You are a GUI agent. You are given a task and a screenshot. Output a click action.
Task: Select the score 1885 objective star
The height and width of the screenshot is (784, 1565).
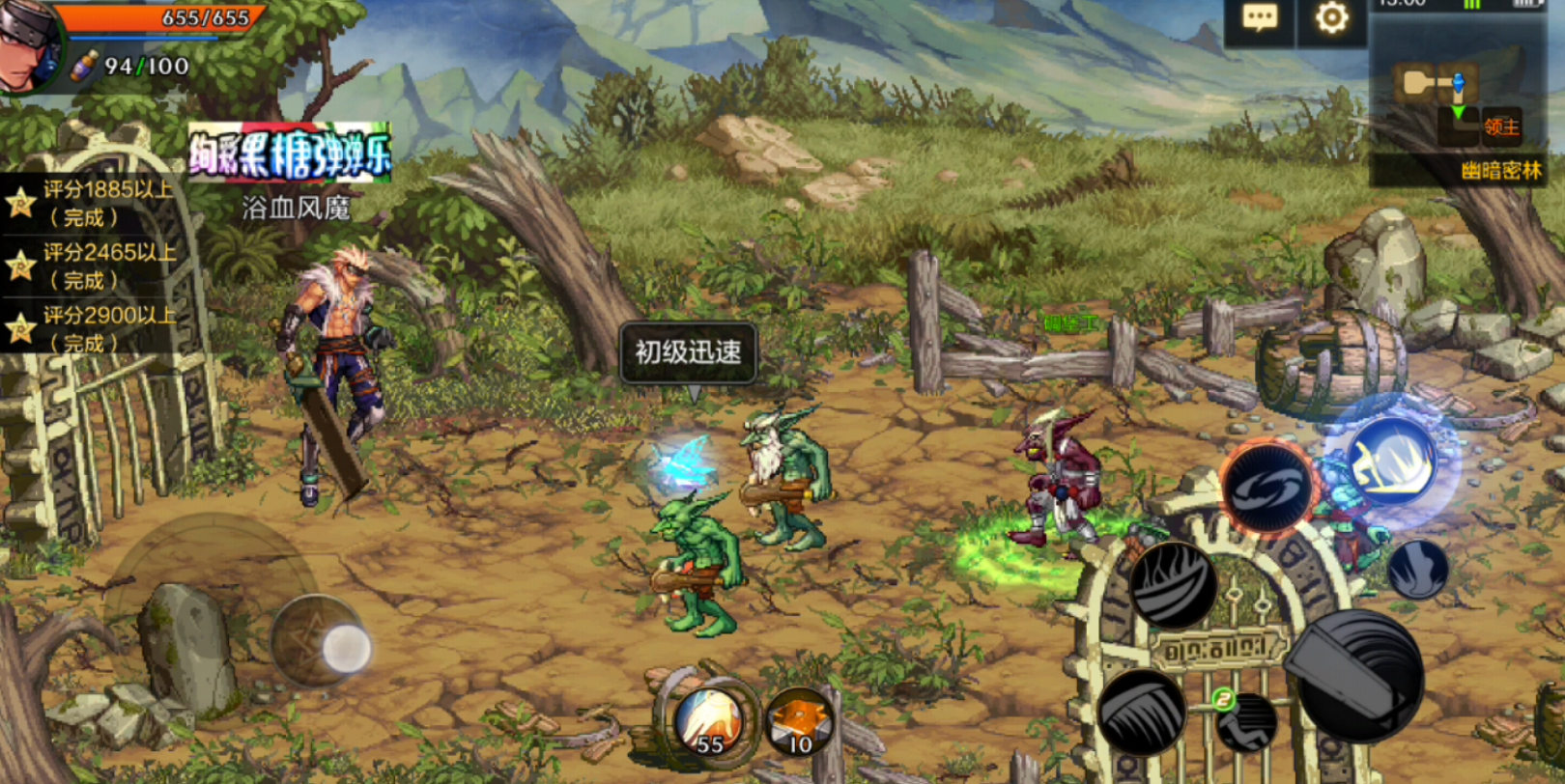[x=20, y=204]
